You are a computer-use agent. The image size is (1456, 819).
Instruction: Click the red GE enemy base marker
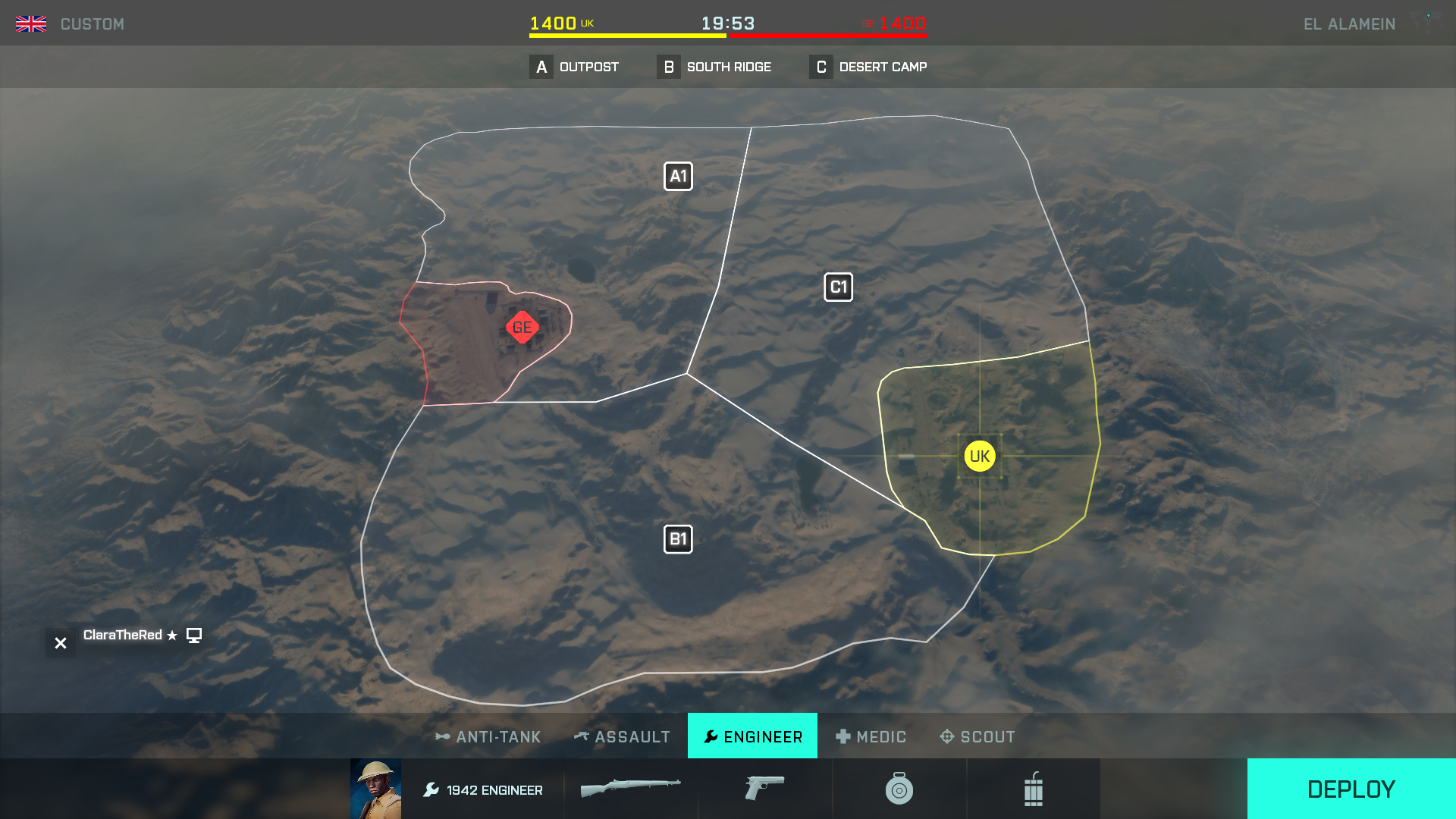point(521,328)
